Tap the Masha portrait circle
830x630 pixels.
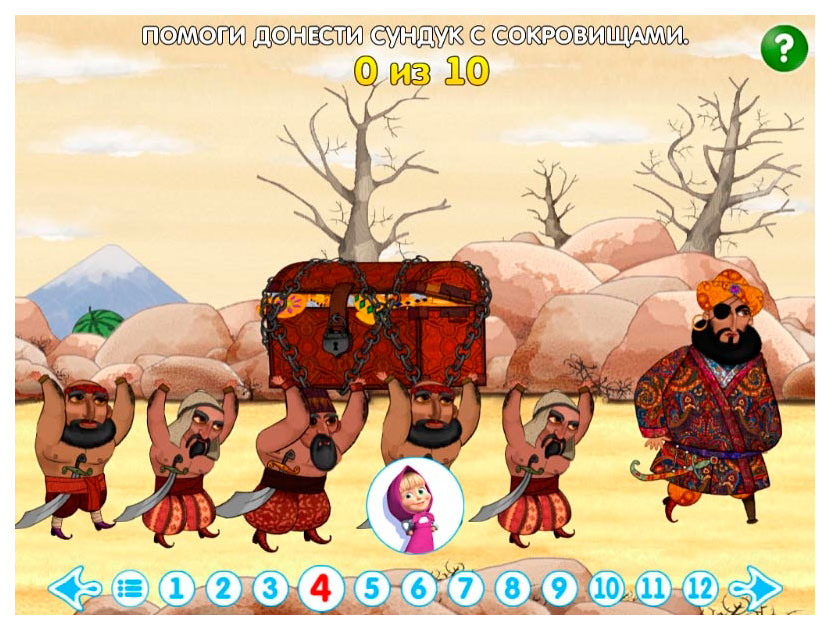click(415, 507)
